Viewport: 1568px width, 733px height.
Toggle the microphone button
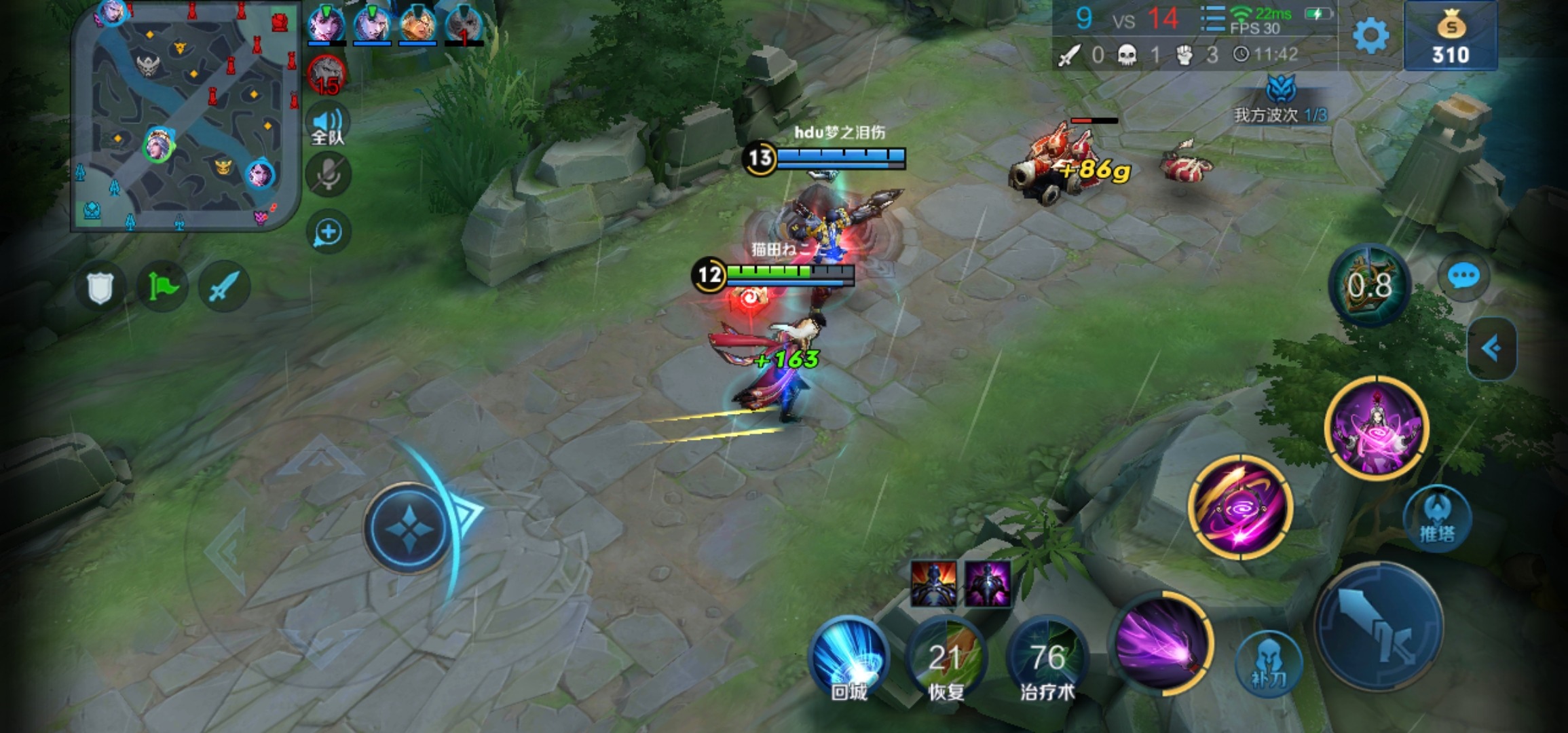pyautogui.click(x=329, y=175)
